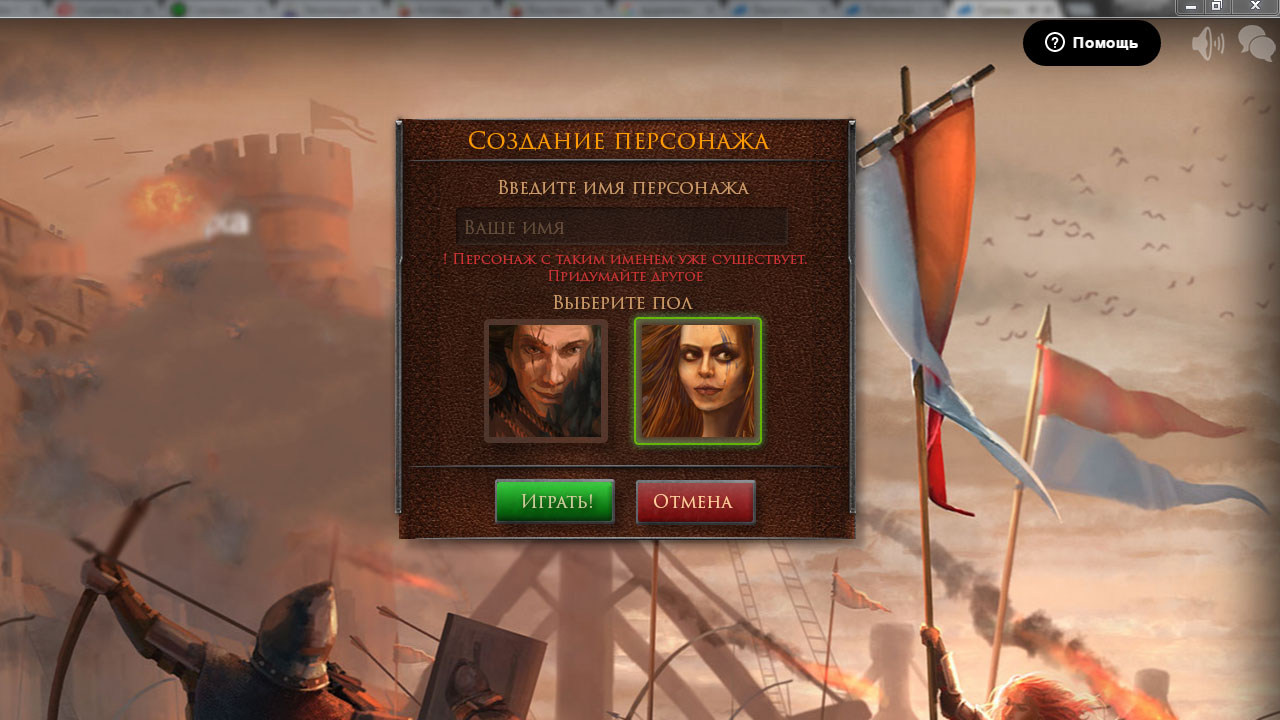1280x720 pixels.
Task: Toggle the sound speaker icon
Action: 1208,43
